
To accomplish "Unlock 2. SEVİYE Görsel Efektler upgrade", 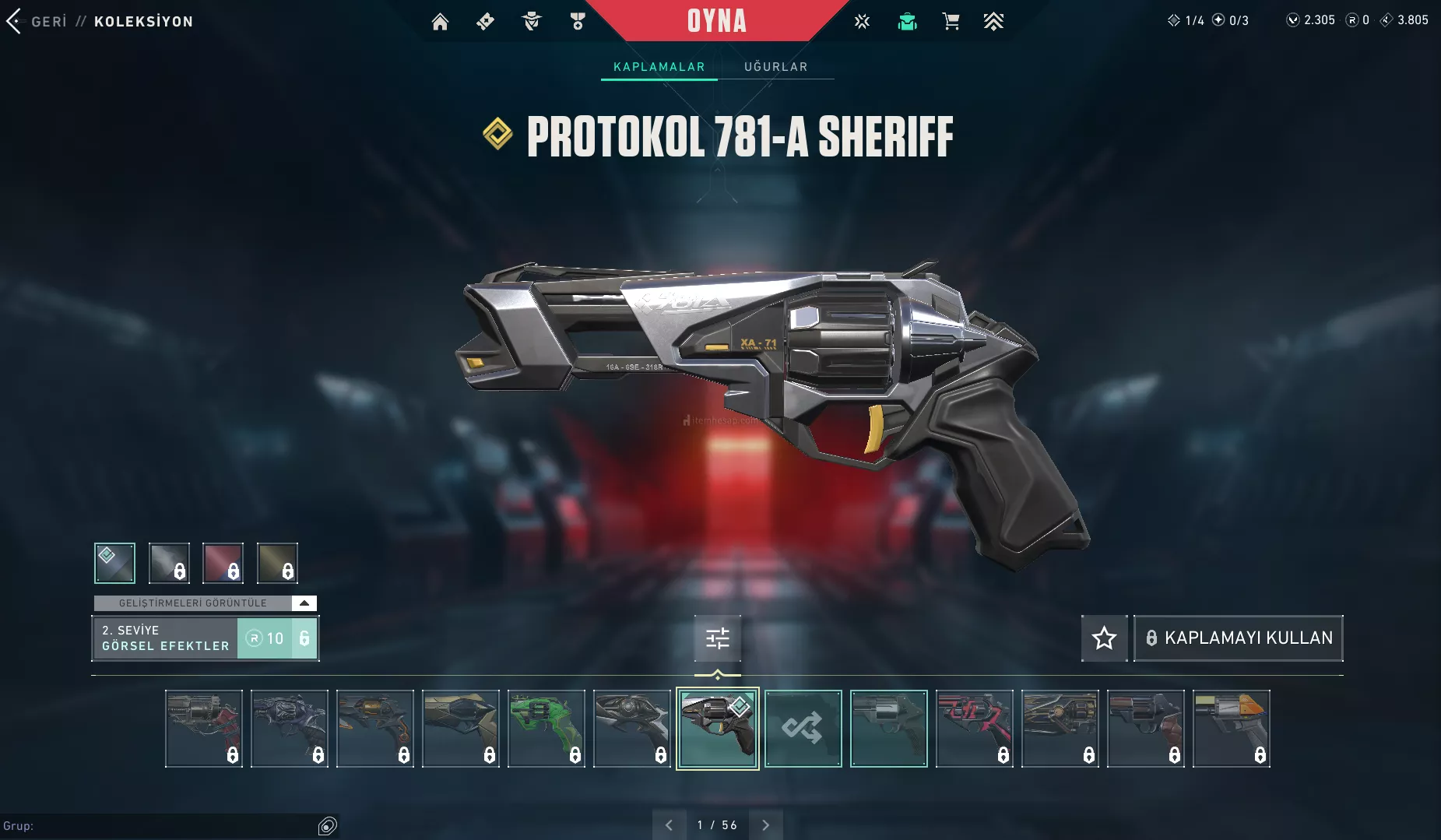I will pos(276,638).
